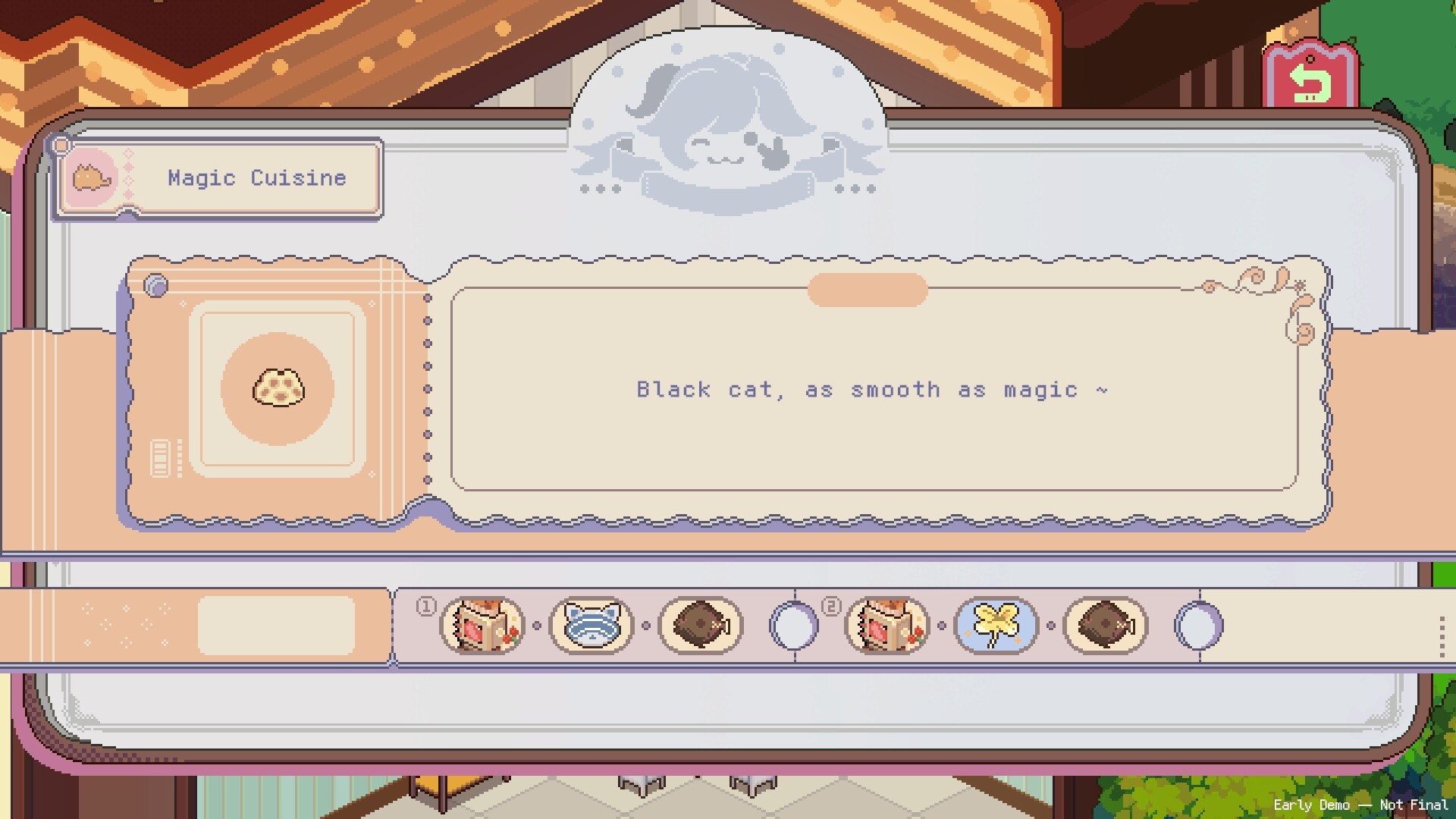The image size is (1456, 819).
Task: Select the blue cat-shaped bowl ingredient
Action: coord(591,626)
